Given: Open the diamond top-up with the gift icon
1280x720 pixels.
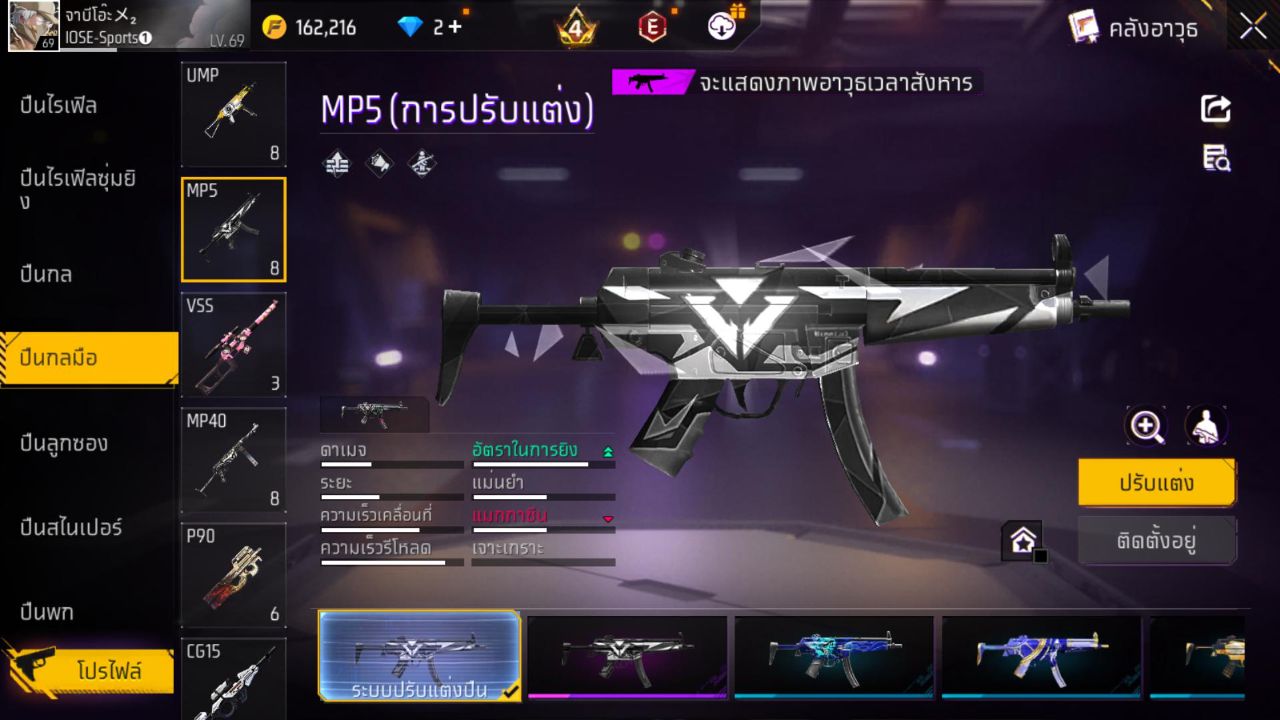Looking at the screenshot, I should pyautogui.click(x=720, y=27).
